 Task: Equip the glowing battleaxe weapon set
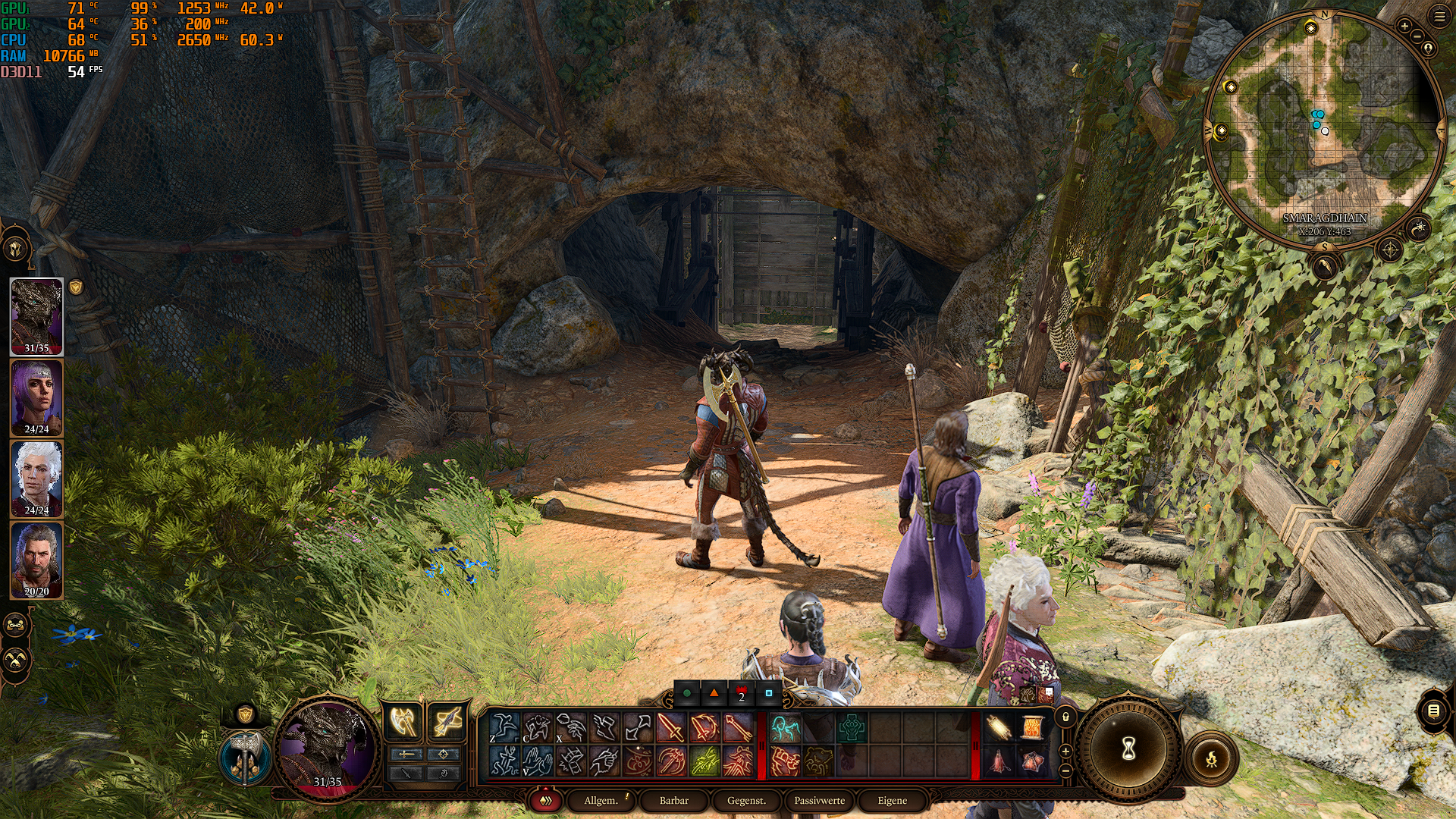pyautogui.click(x=403, y=722)
